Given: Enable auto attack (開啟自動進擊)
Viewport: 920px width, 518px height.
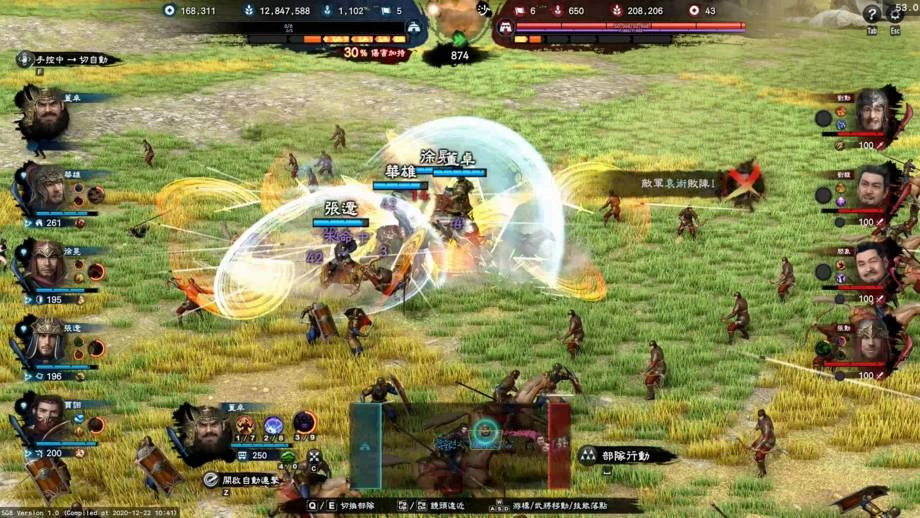Looking at the screenshot, I should 250,480.
